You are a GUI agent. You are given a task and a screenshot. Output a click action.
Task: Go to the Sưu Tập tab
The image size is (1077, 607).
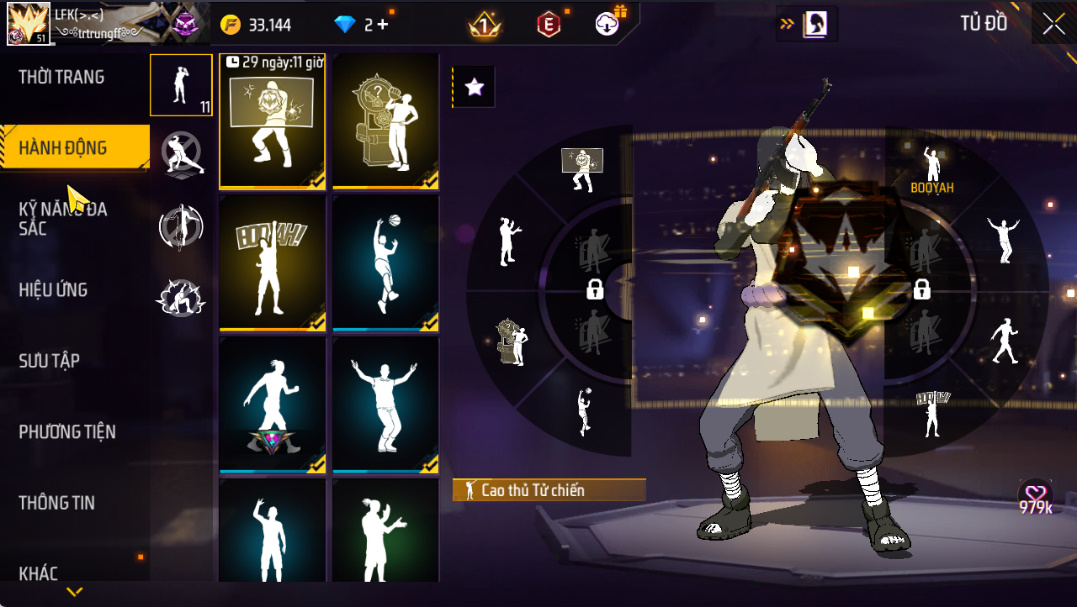(x=49, y=361)
